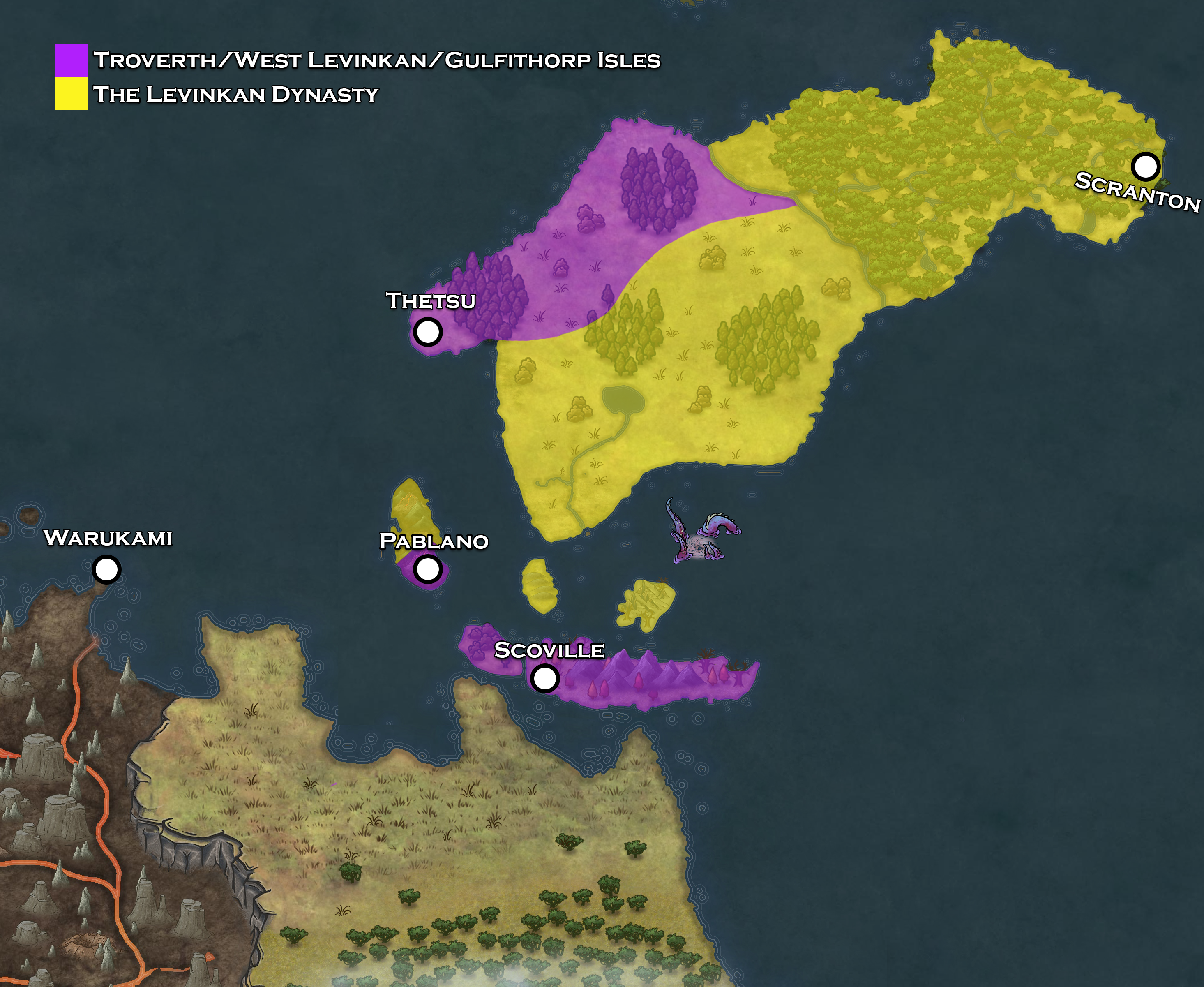Choose the Pablano city marker

coord(427,568)
